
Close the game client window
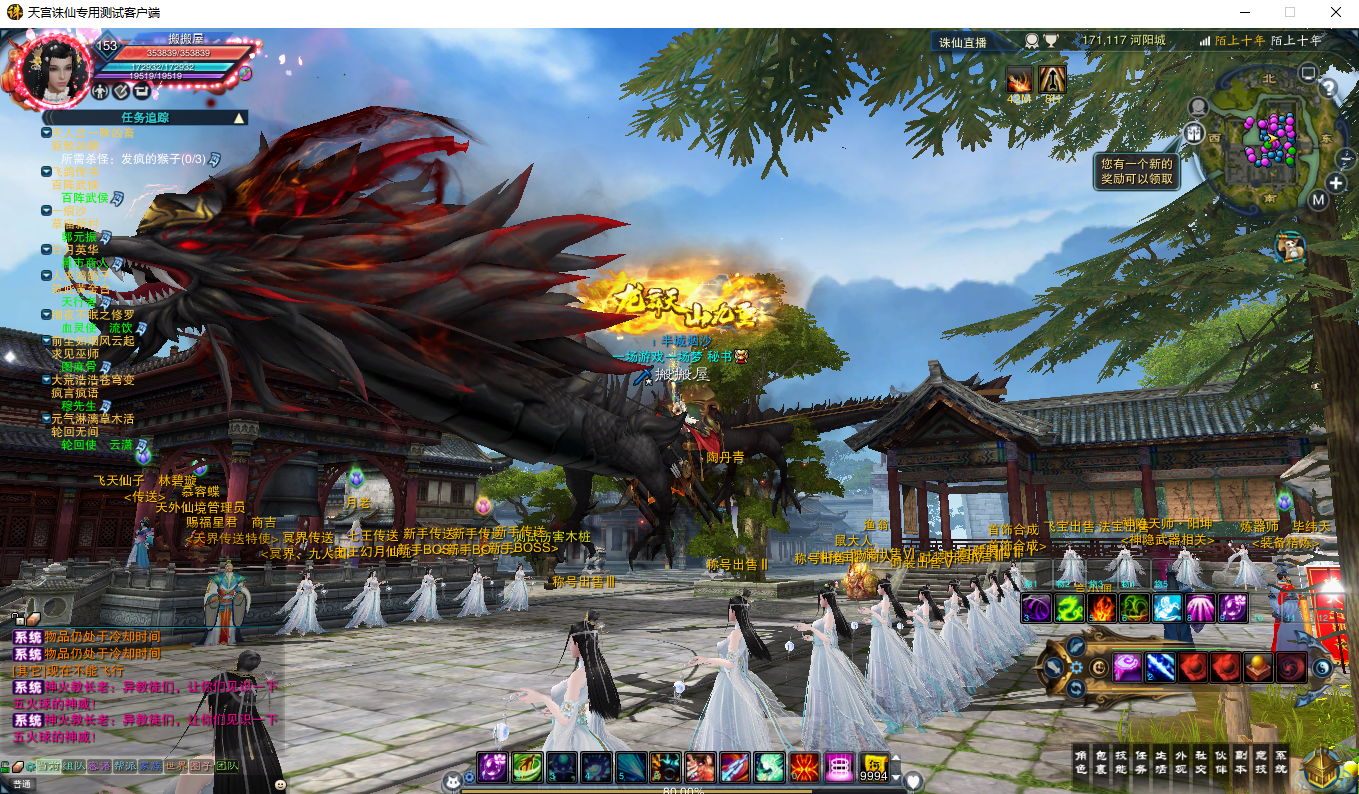[1335, 13]
